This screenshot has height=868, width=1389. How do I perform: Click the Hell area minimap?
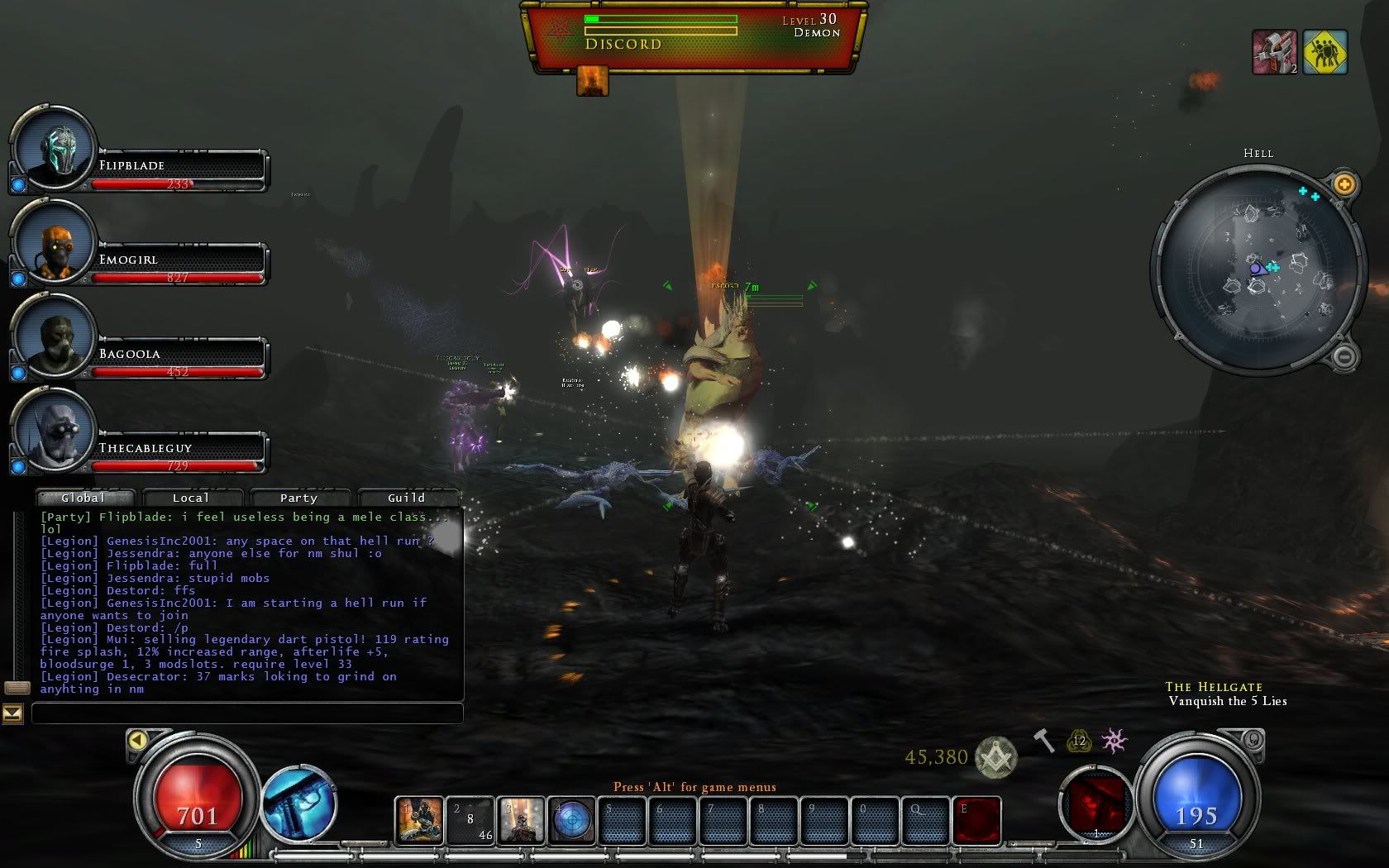click(x=1258, y=269)
